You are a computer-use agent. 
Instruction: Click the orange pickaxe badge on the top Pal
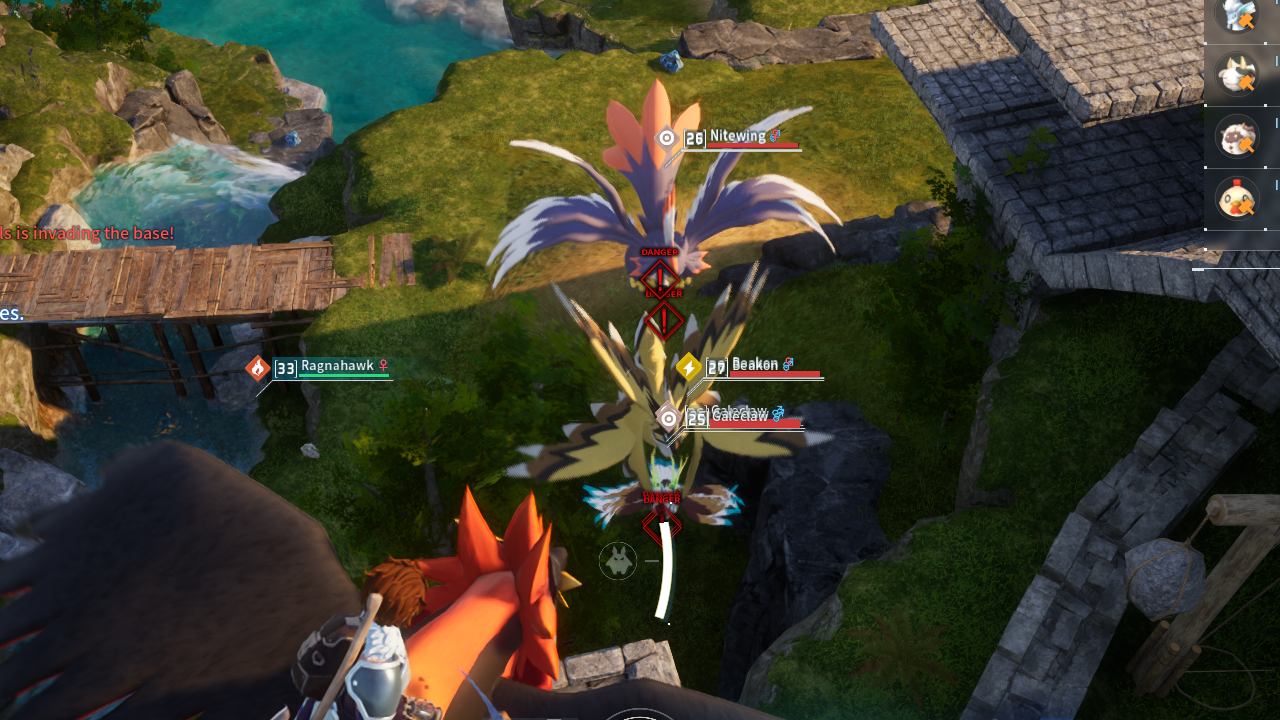tap(1246, 21)
